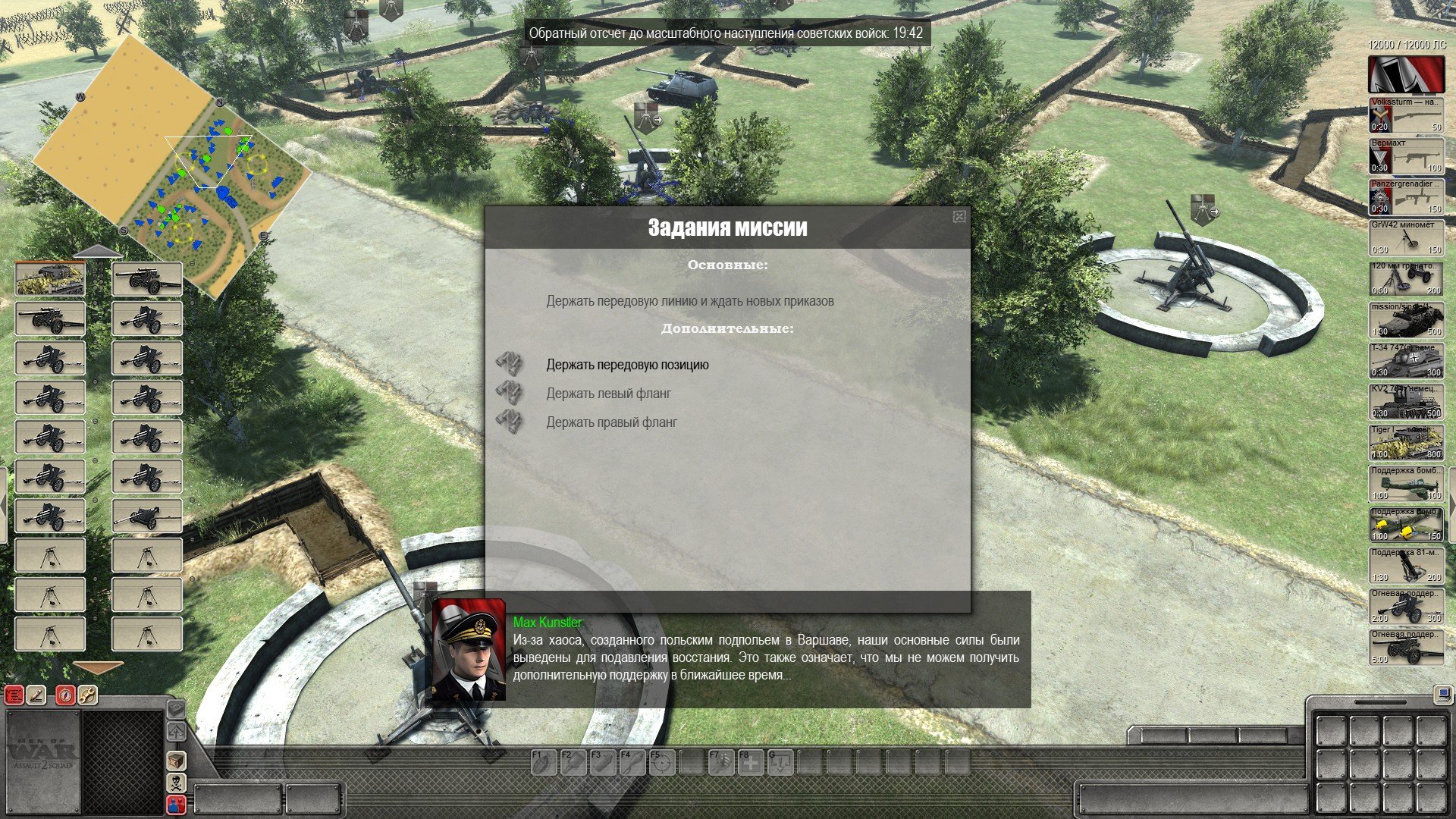Call in Вермахт infantry squad

pos(1406,156)
